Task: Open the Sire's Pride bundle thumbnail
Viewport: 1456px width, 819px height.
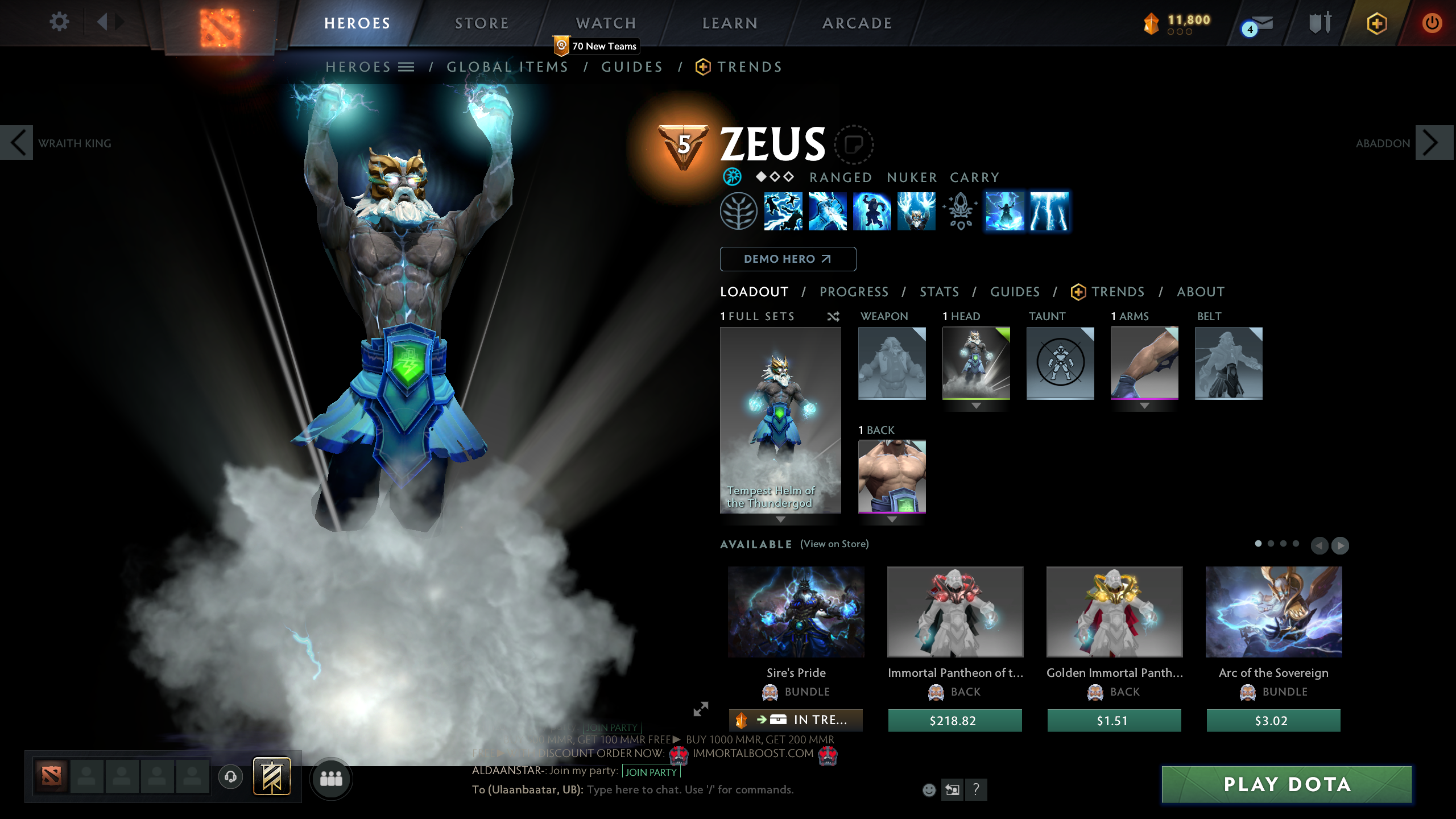Action: (796, 611)
